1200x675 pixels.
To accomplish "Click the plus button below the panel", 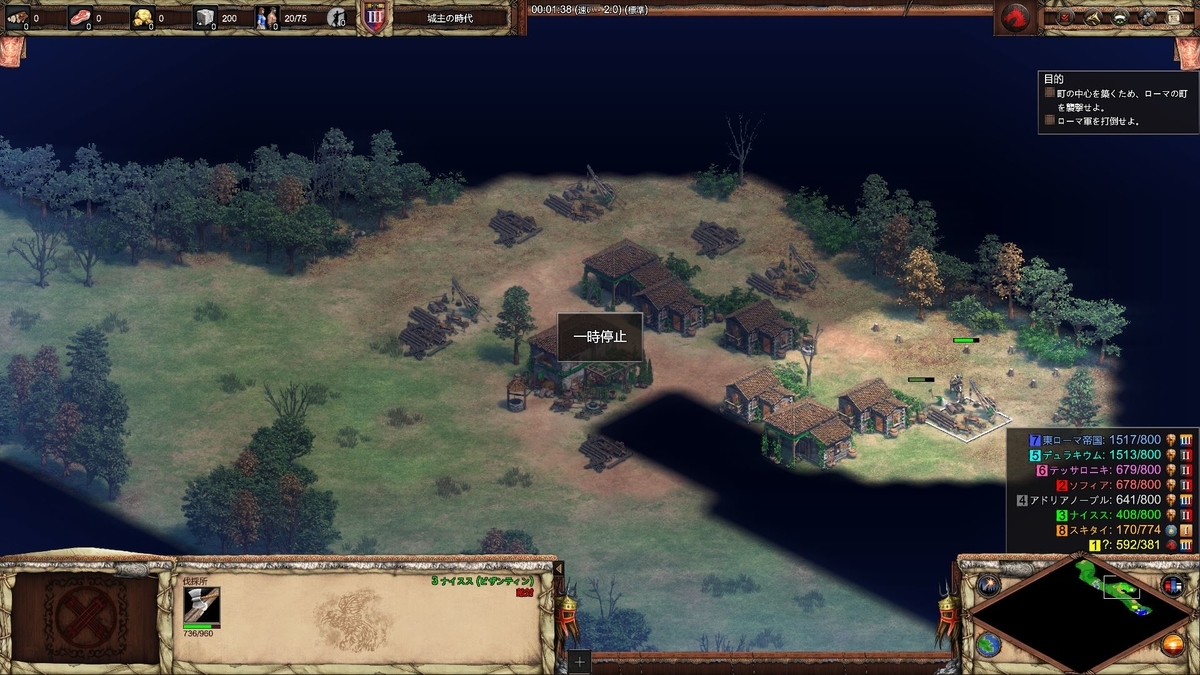I will point(580,662).
